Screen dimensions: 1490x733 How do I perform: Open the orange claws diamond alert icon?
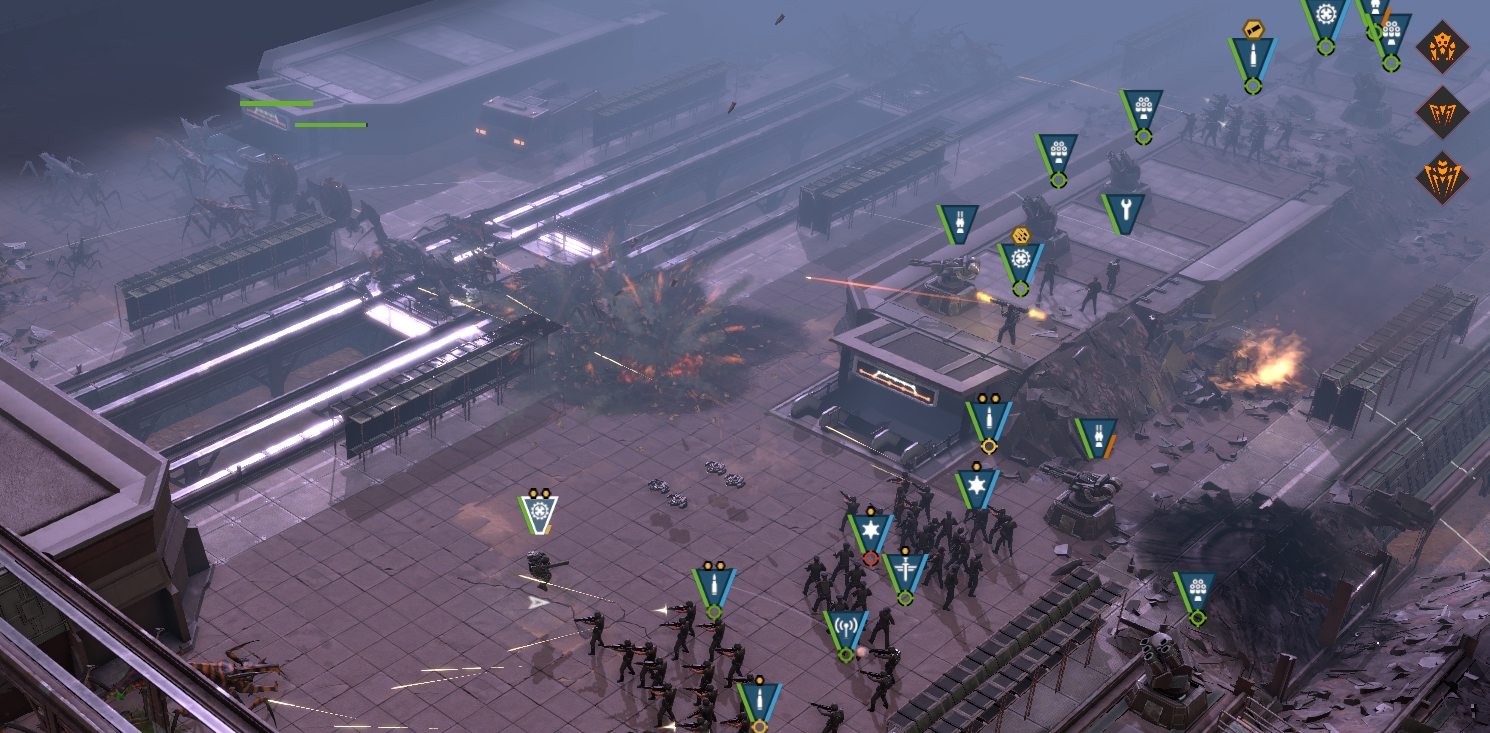point(1442,113)
